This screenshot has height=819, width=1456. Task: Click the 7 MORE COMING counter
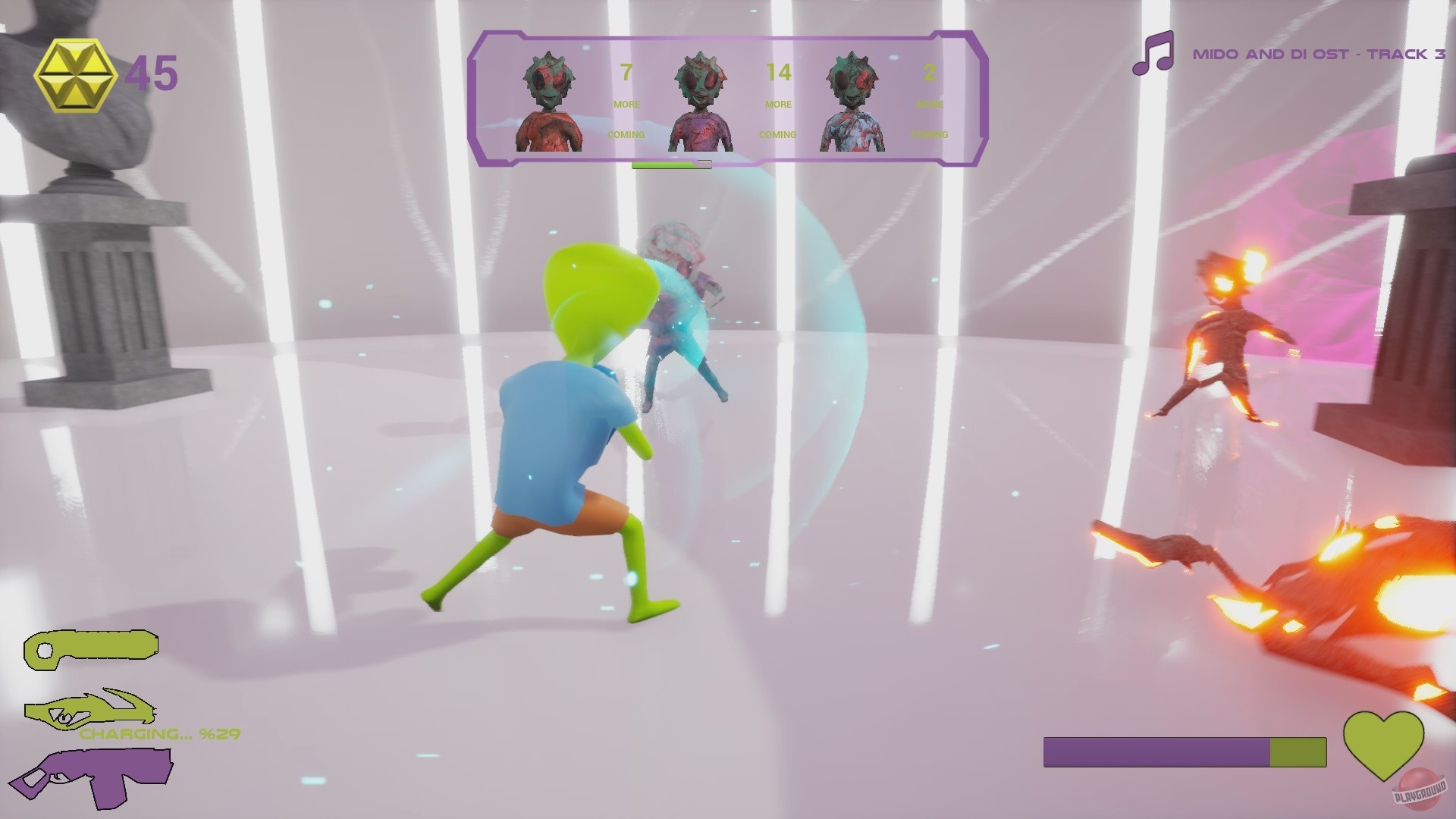point(626,102)
